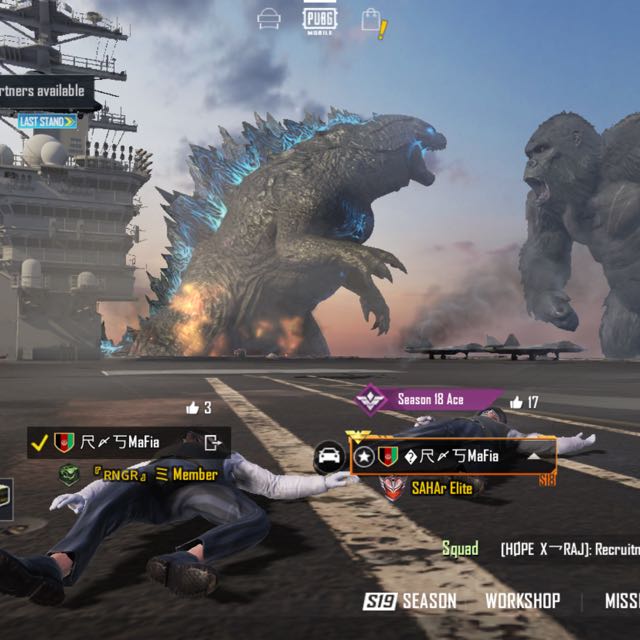Open the Missions menu entry

pyautogui.click(x=622, y=601)
